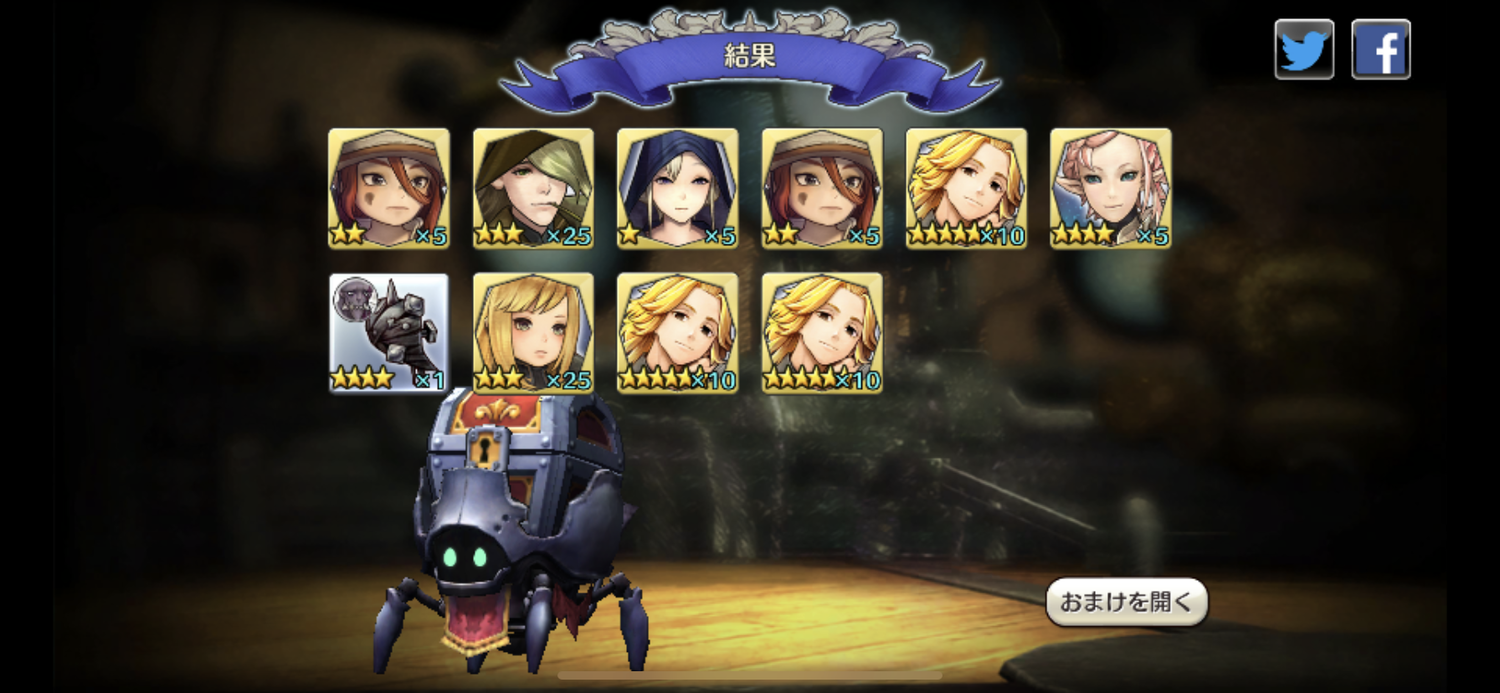Viewport: 1500px width, 693px height.
Task: Share result on Facebook
Action: [x=1381, y=49]
